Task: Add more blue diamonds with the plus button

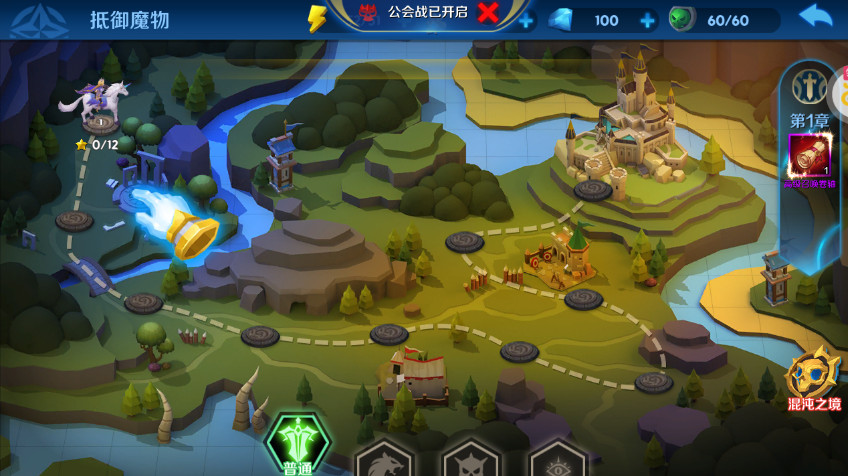Action: 647,20
